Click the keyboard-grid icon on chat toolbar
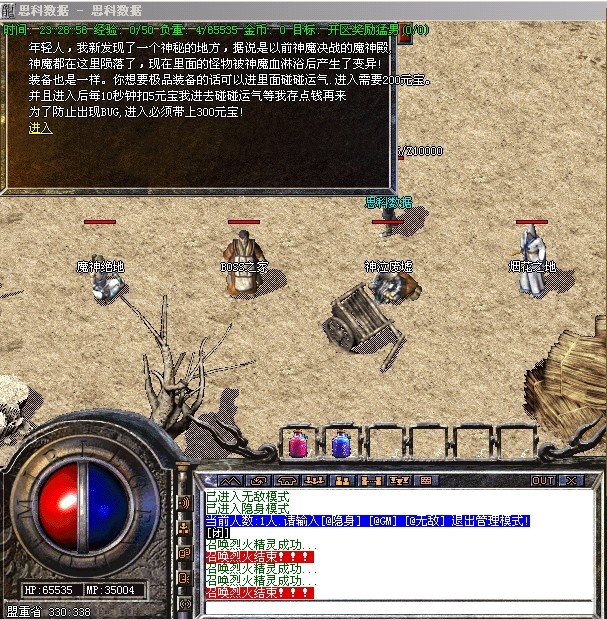The width and height of the screenshot is (607, 620). [425, 481]
